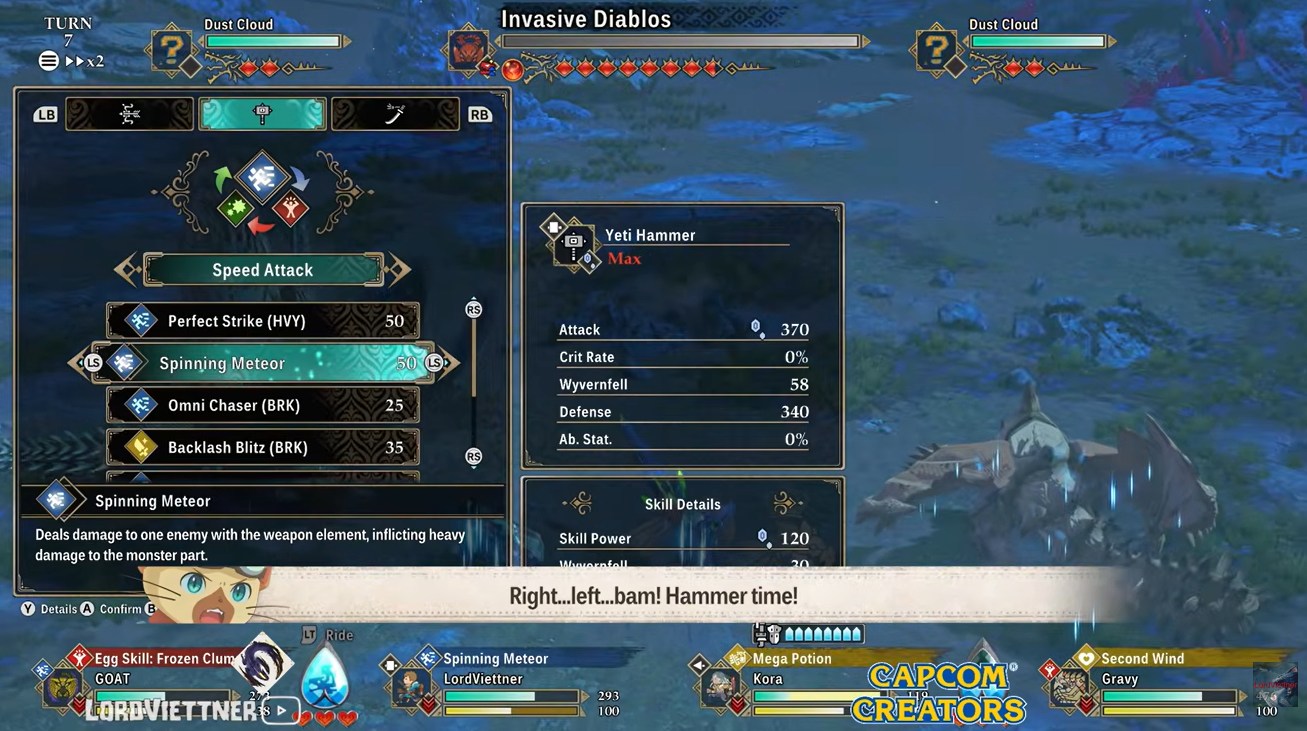
Task: Open the battle menu icon under Turn
Action: [48, 61]
